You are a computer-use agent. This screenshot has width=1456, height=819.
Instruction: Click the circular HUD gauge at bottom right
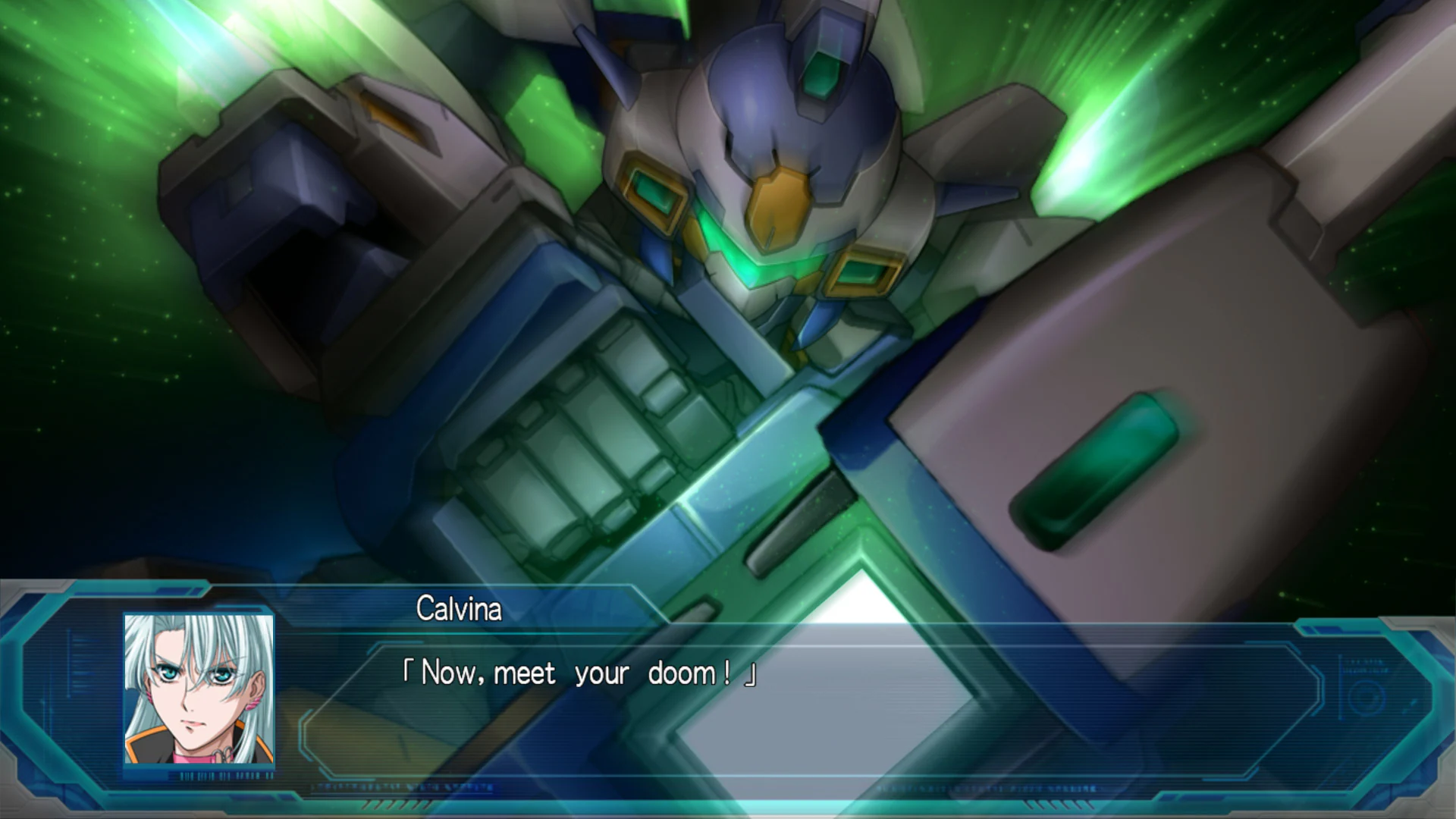click(1365, 695)
